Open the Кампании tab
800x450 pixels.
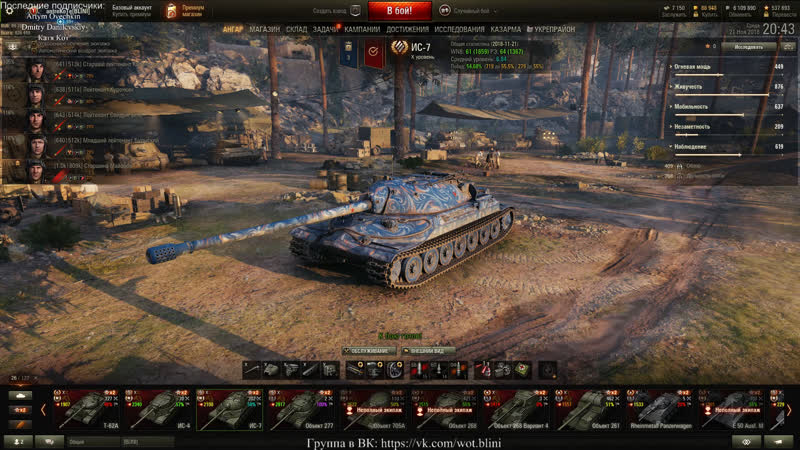click(x=362, y=30)
